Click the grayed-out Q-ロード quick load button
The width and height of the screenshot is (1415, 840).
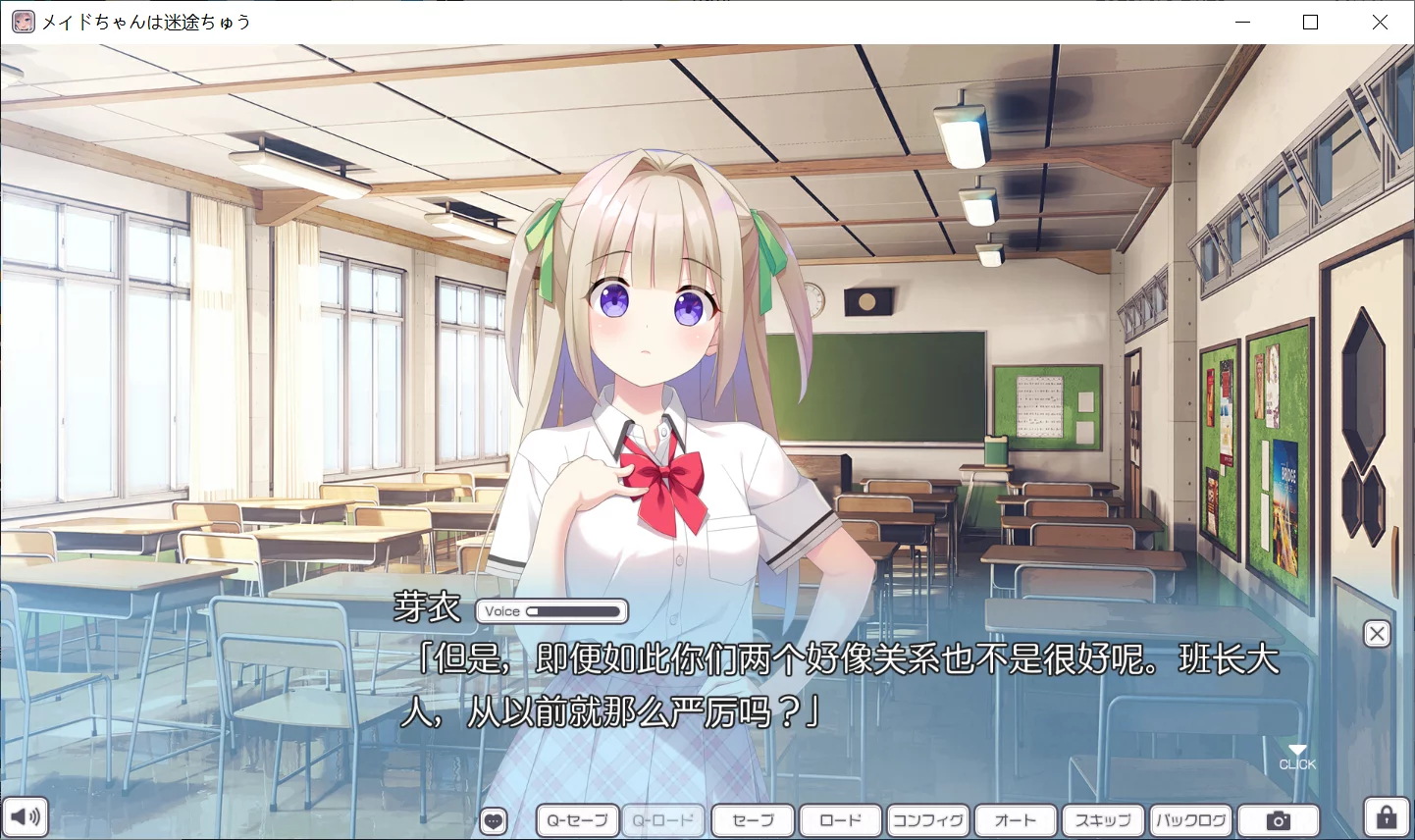coord(663,819)
